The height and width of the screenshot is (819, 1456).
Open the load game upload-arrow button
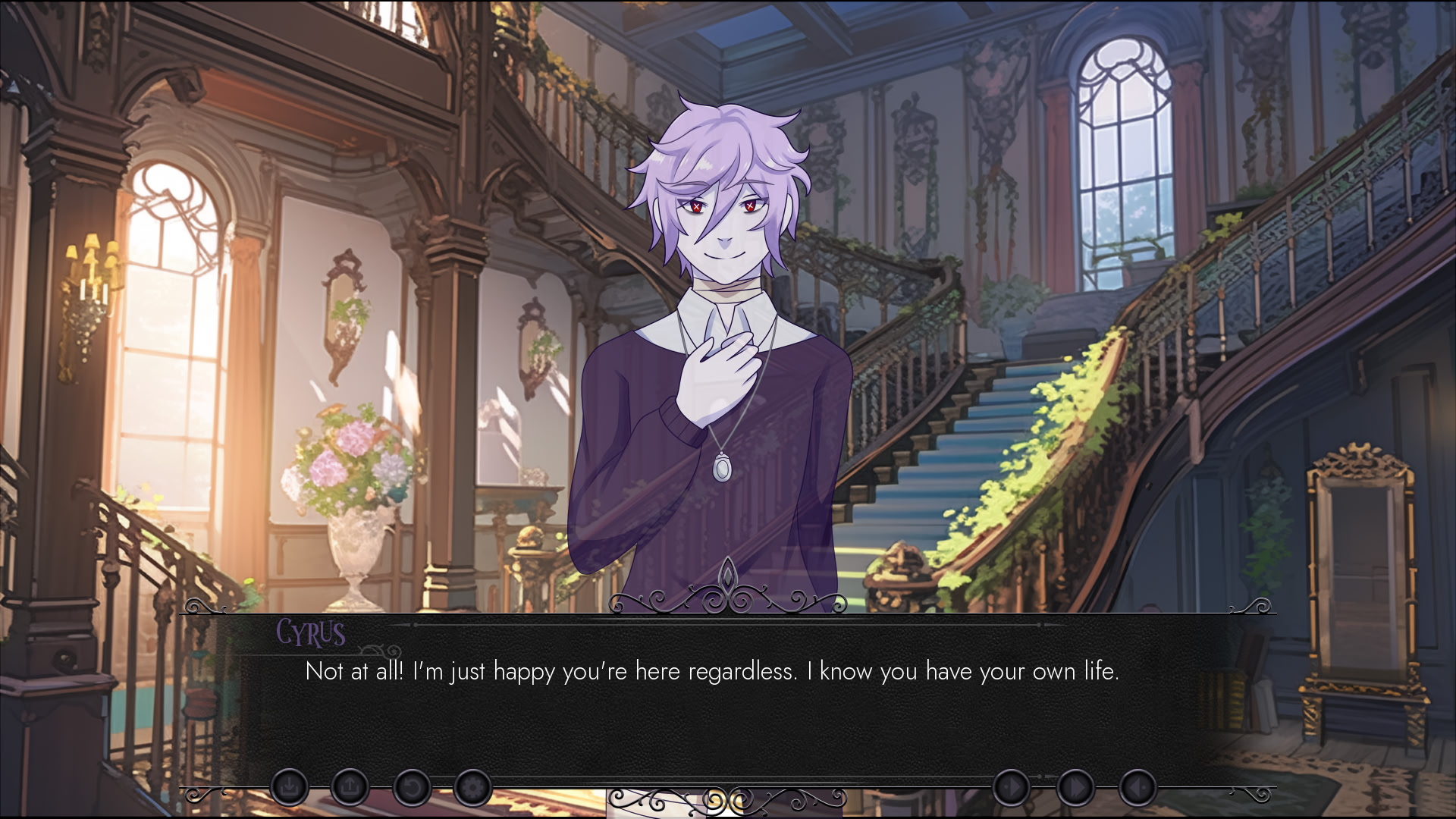[350, 788]
